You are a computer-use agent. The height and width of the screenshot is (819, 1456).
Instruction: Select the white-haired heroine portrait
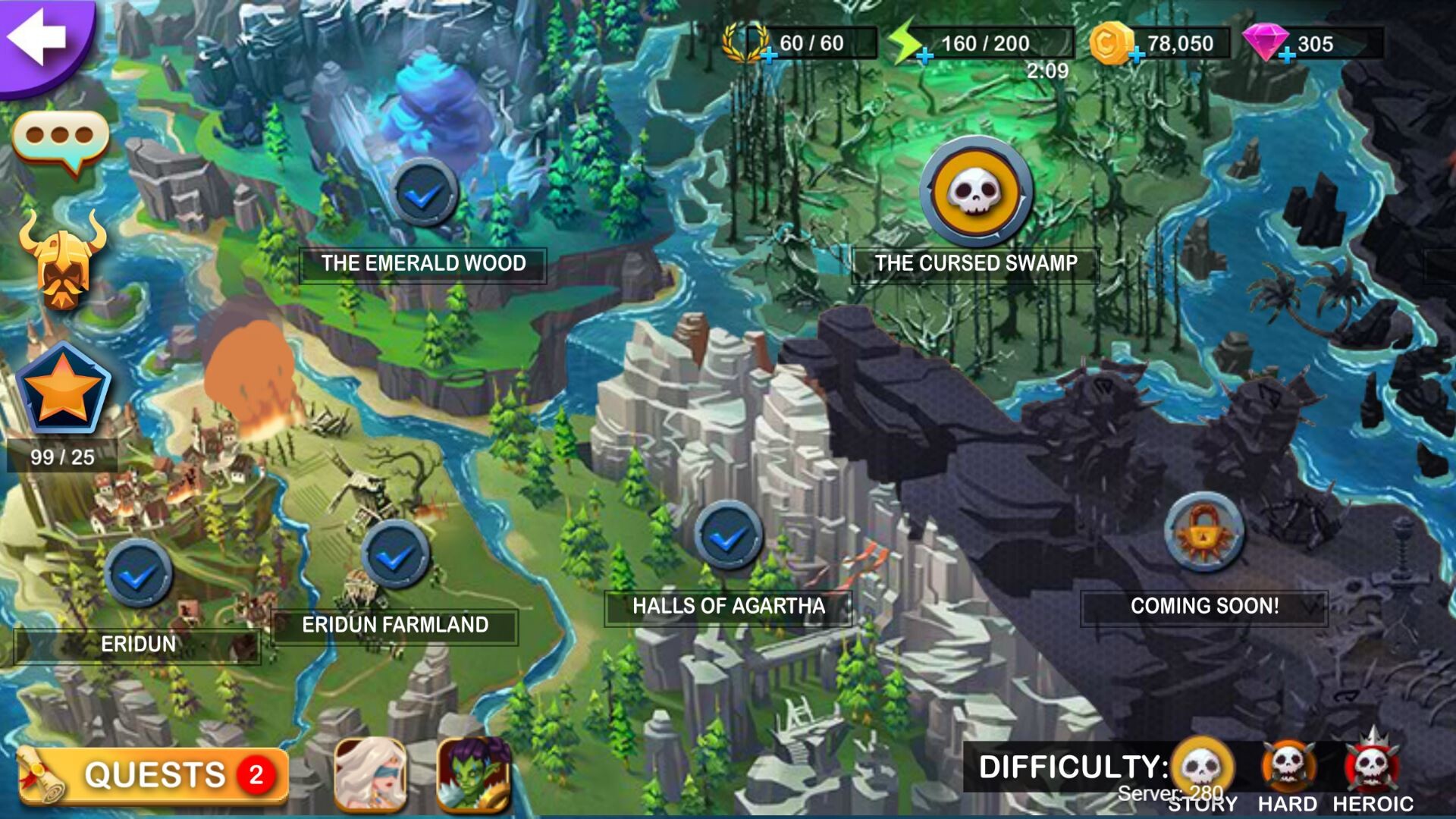[371, 774]
